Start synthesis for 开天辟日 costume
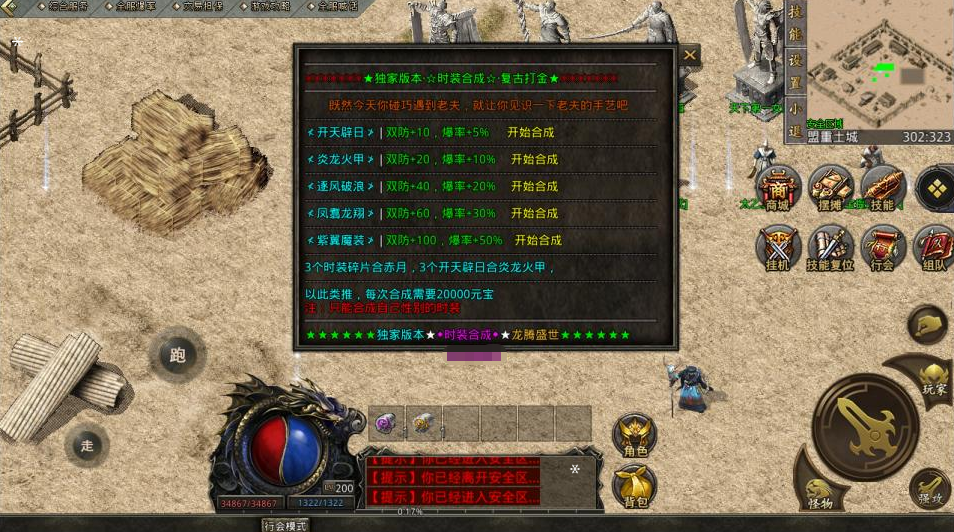The height and width of the screenshot is (532, 954). [530, 132]
